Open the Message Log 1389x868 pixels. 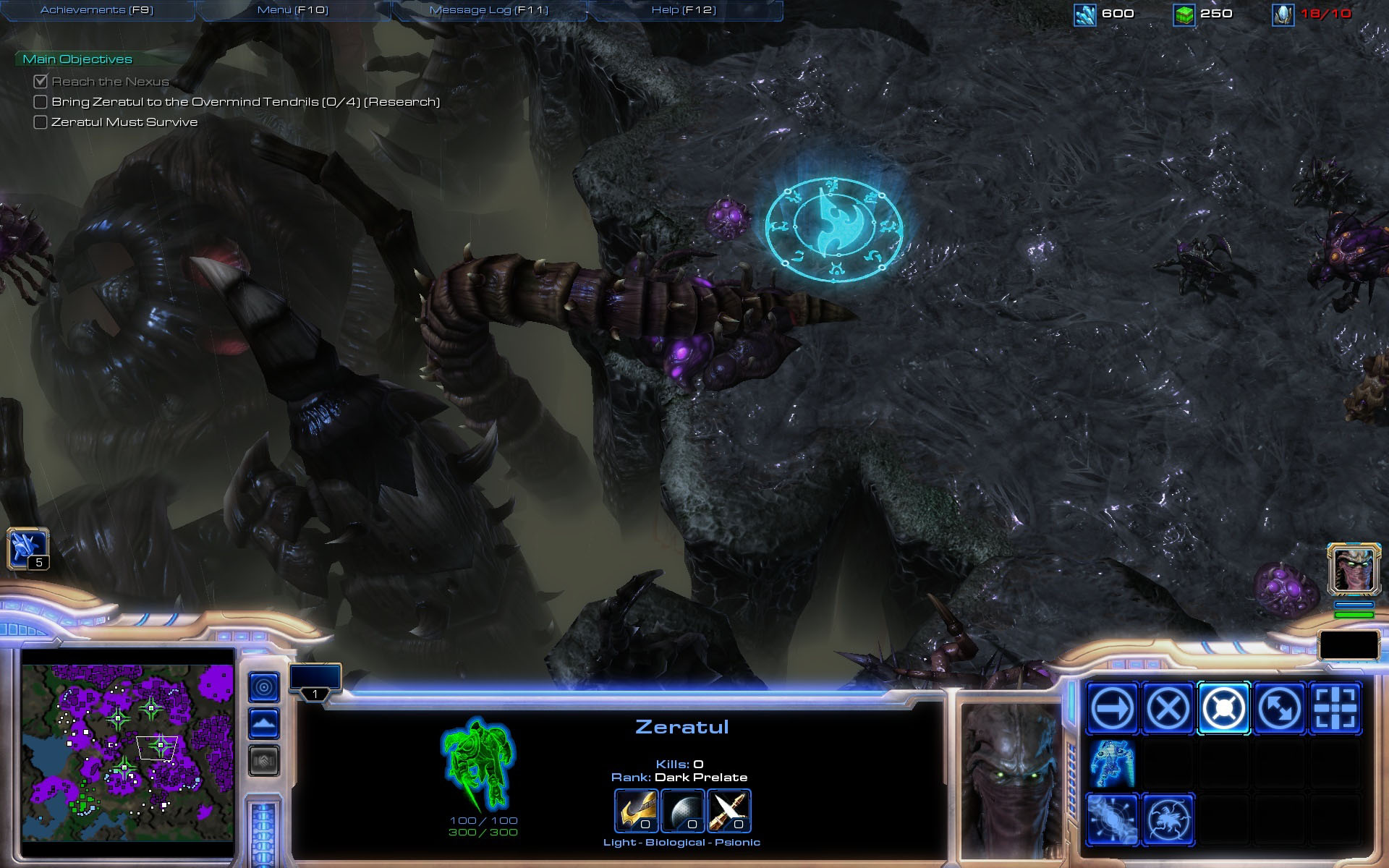[489, 10]
